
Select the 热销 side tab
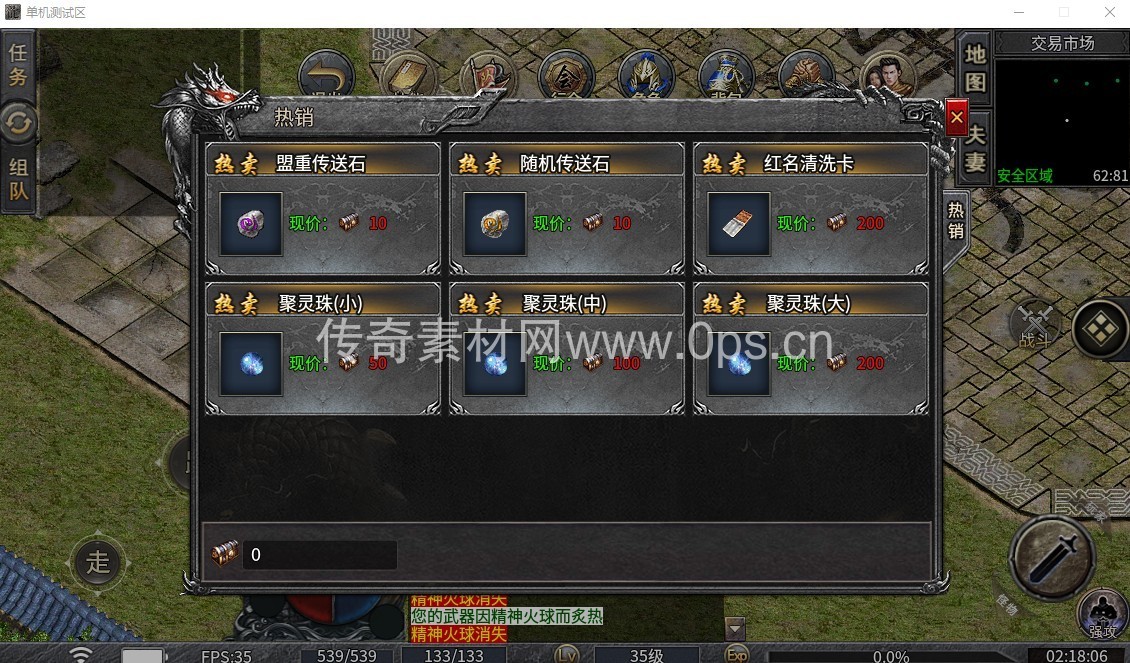coord(956,220)
